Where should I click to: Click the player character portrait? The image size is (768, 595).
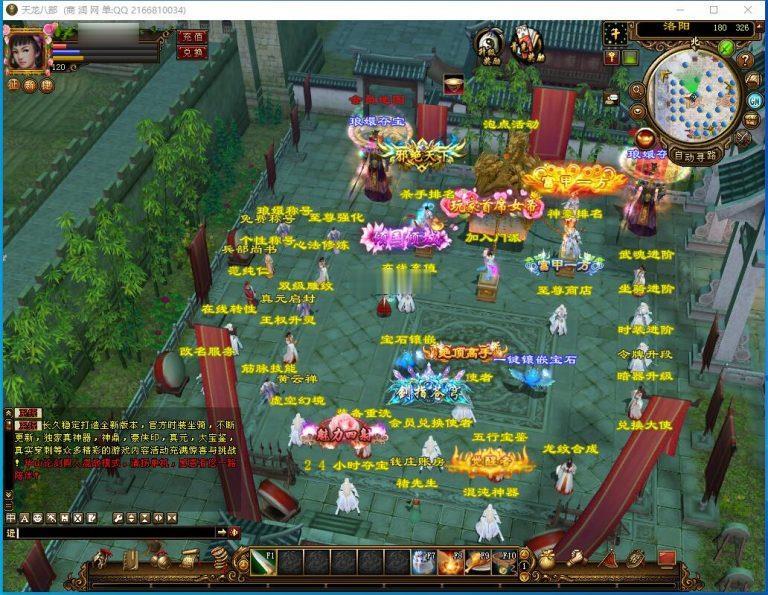(25, 49)
